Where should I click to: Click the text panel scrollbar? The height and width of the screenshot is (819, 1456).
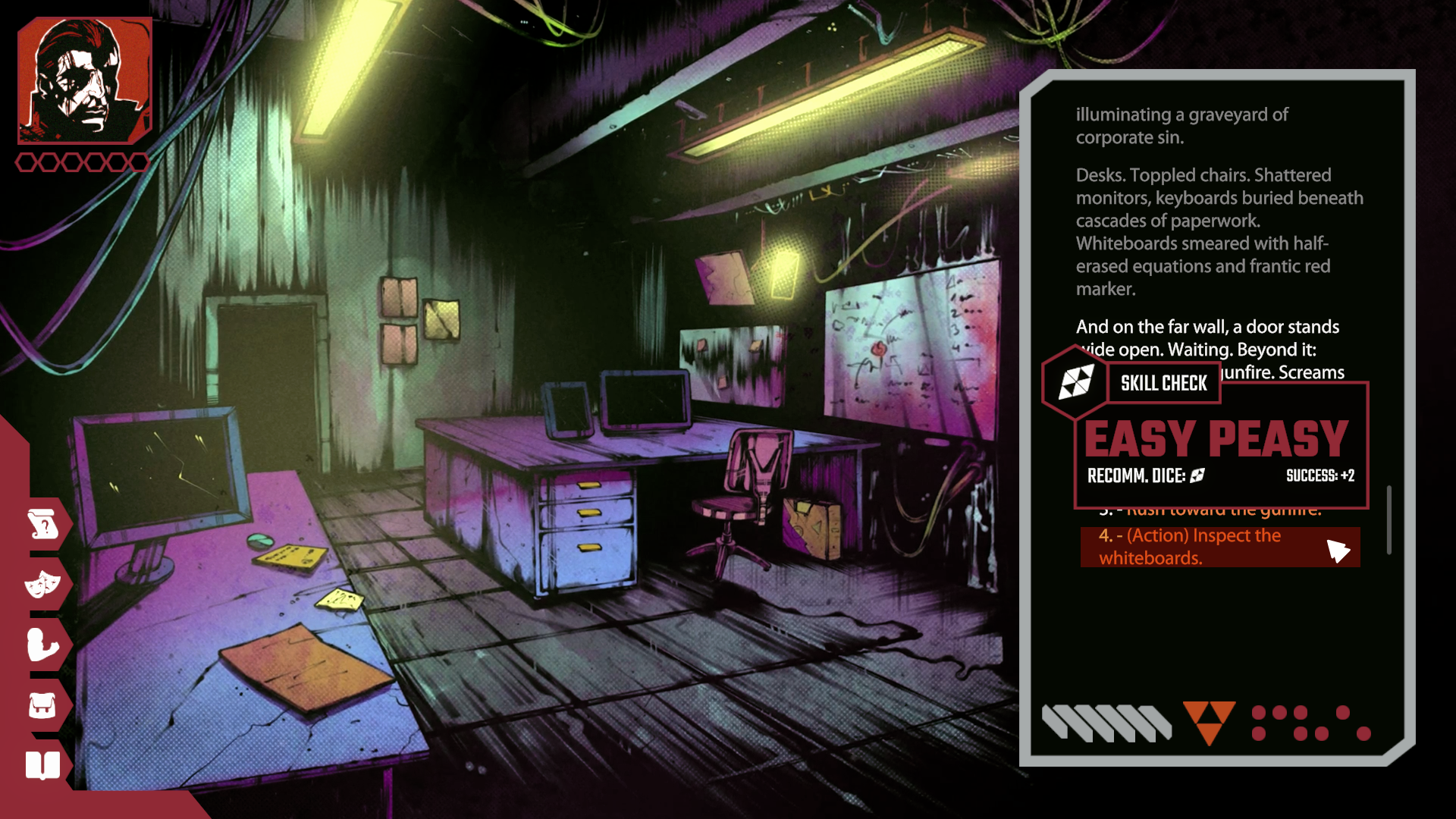(x=1389, y=520)
